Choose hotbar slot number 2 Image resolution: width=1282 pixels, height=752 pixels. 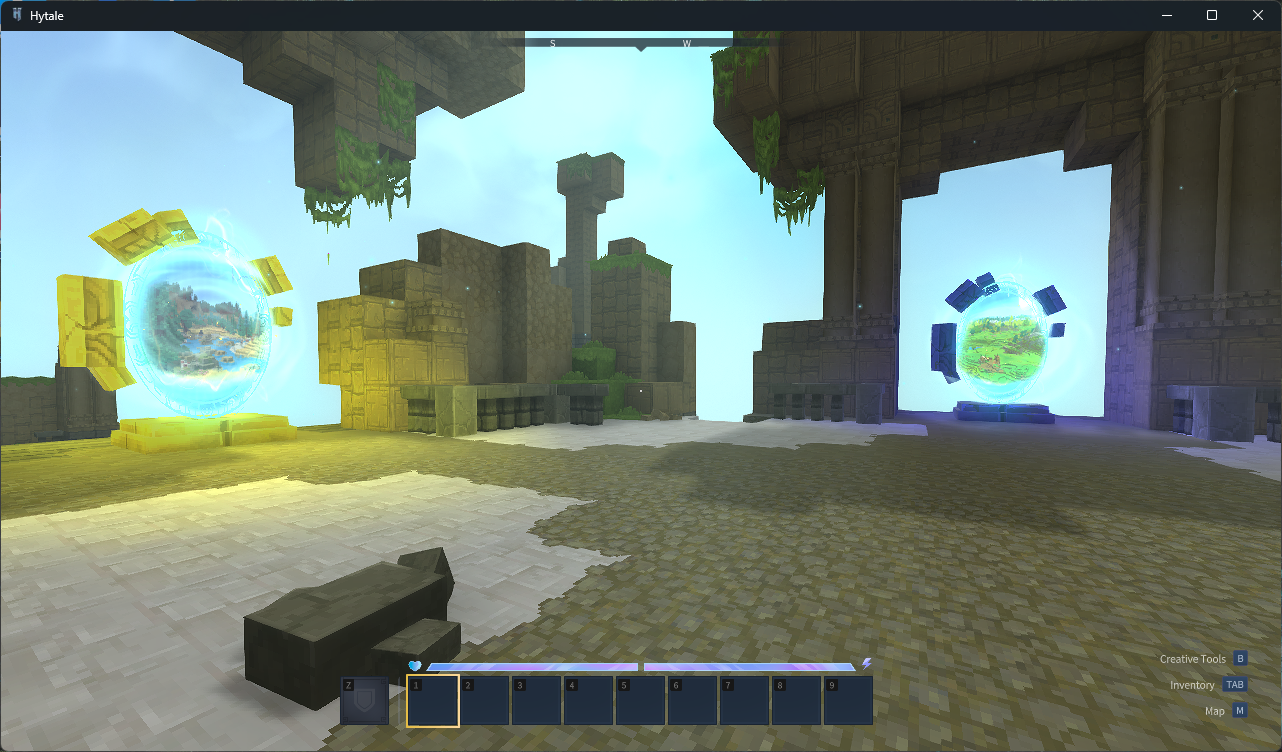pos(485,700)
